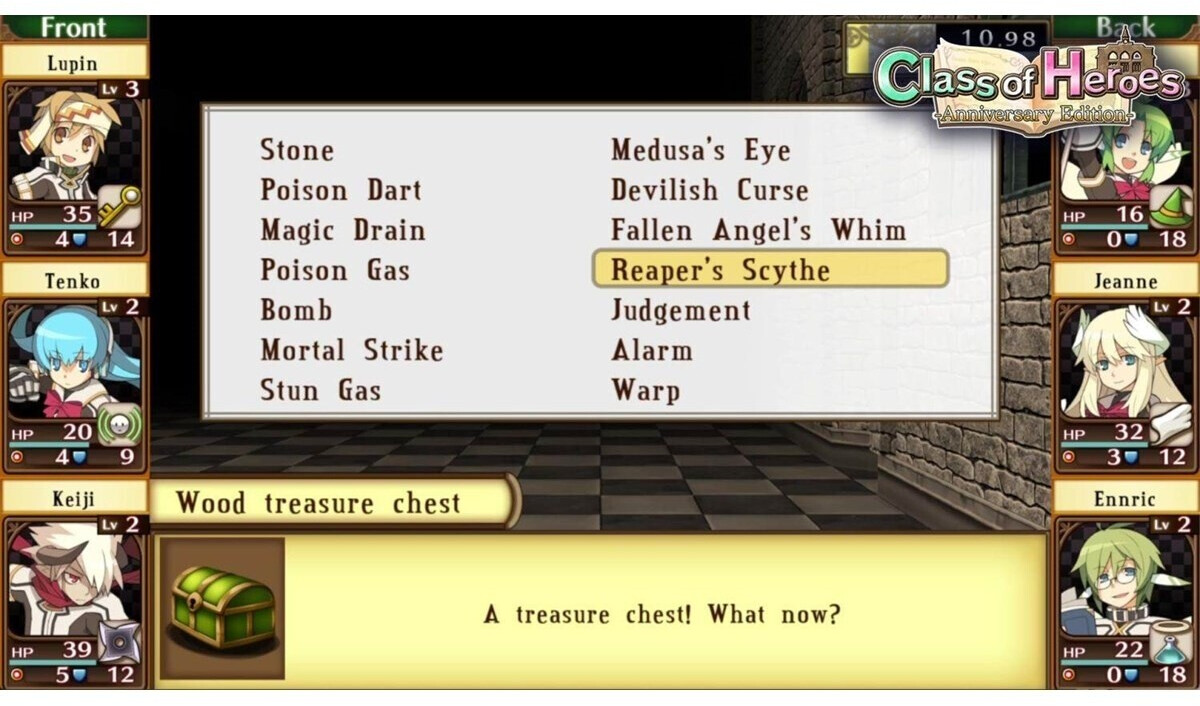
Task: Pick the Magic Drain trap
Action: coord(343,231)
